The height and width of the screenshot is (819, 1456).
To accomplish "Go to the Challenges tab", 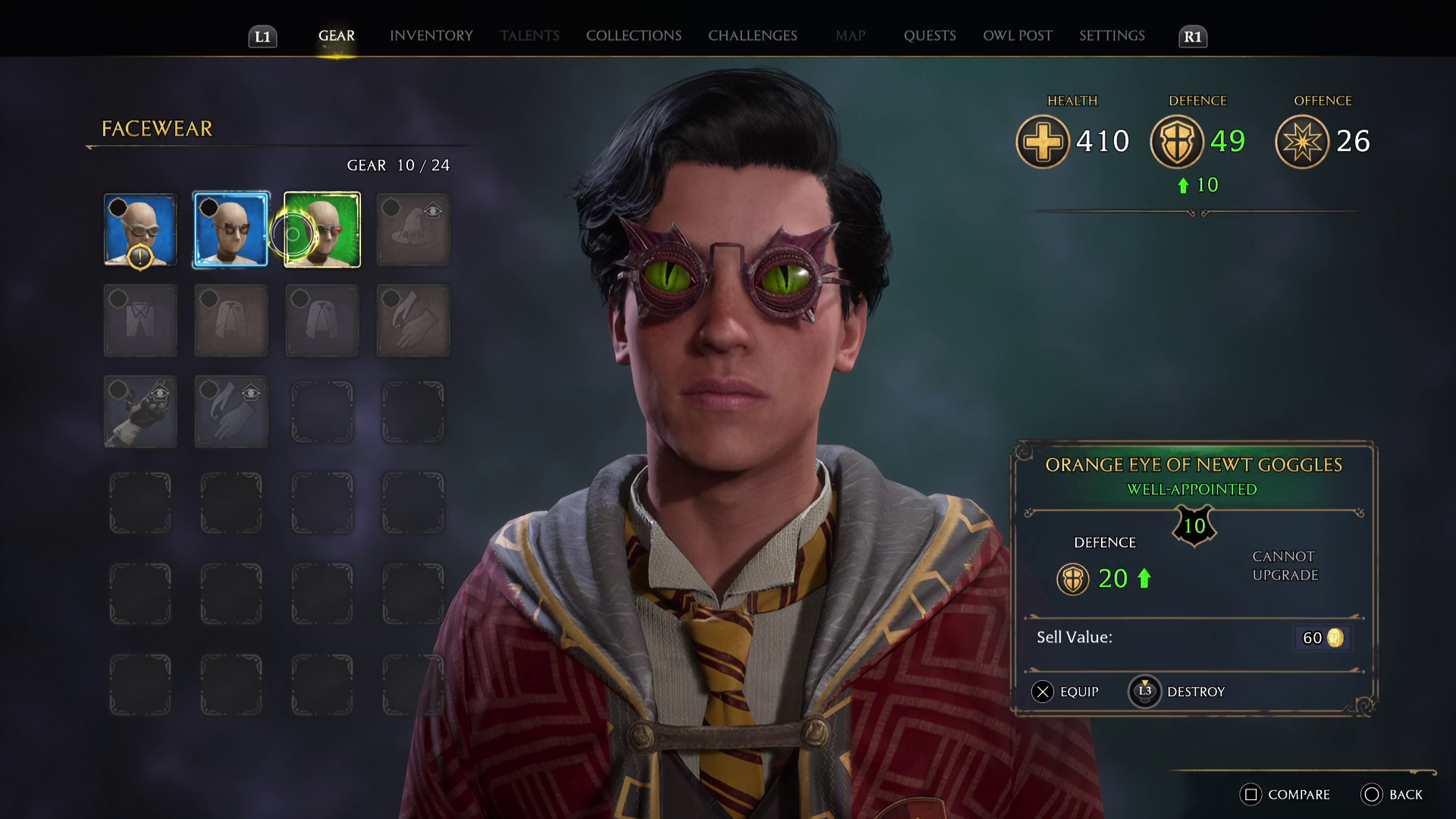I will (752, 36).
